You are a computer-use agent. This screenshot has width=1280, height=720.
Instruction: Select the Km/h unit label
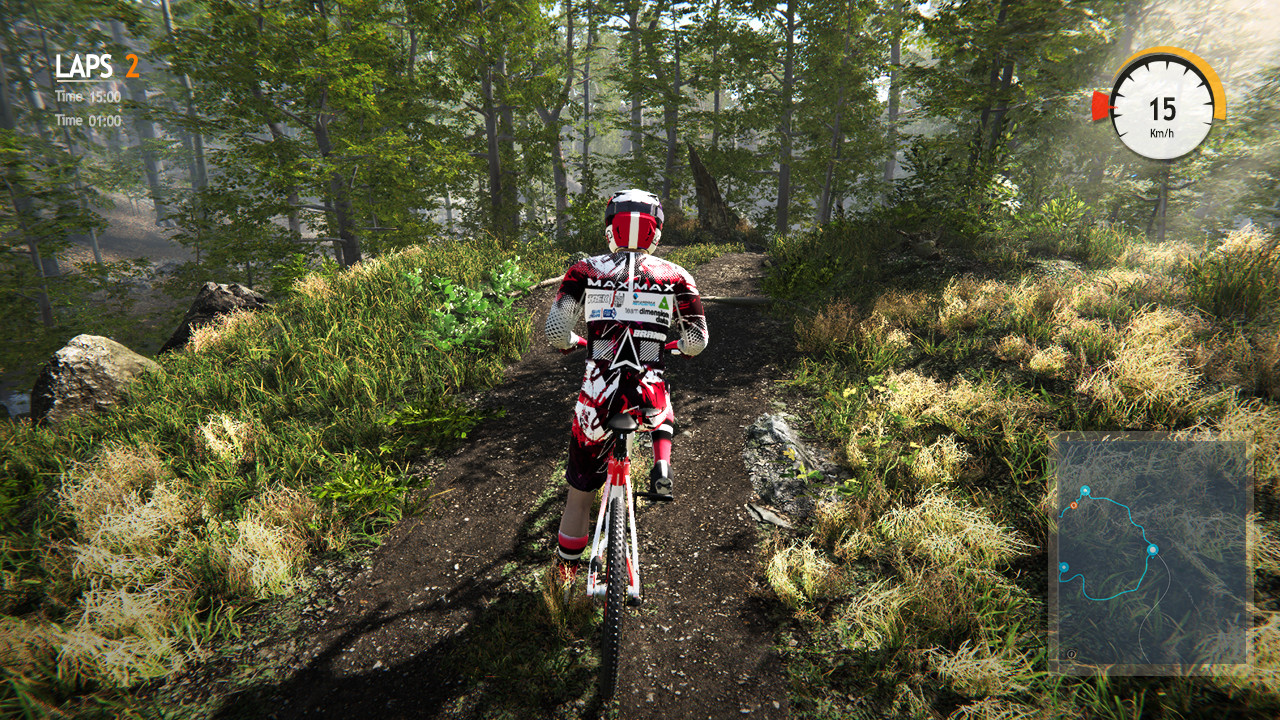1162,133
